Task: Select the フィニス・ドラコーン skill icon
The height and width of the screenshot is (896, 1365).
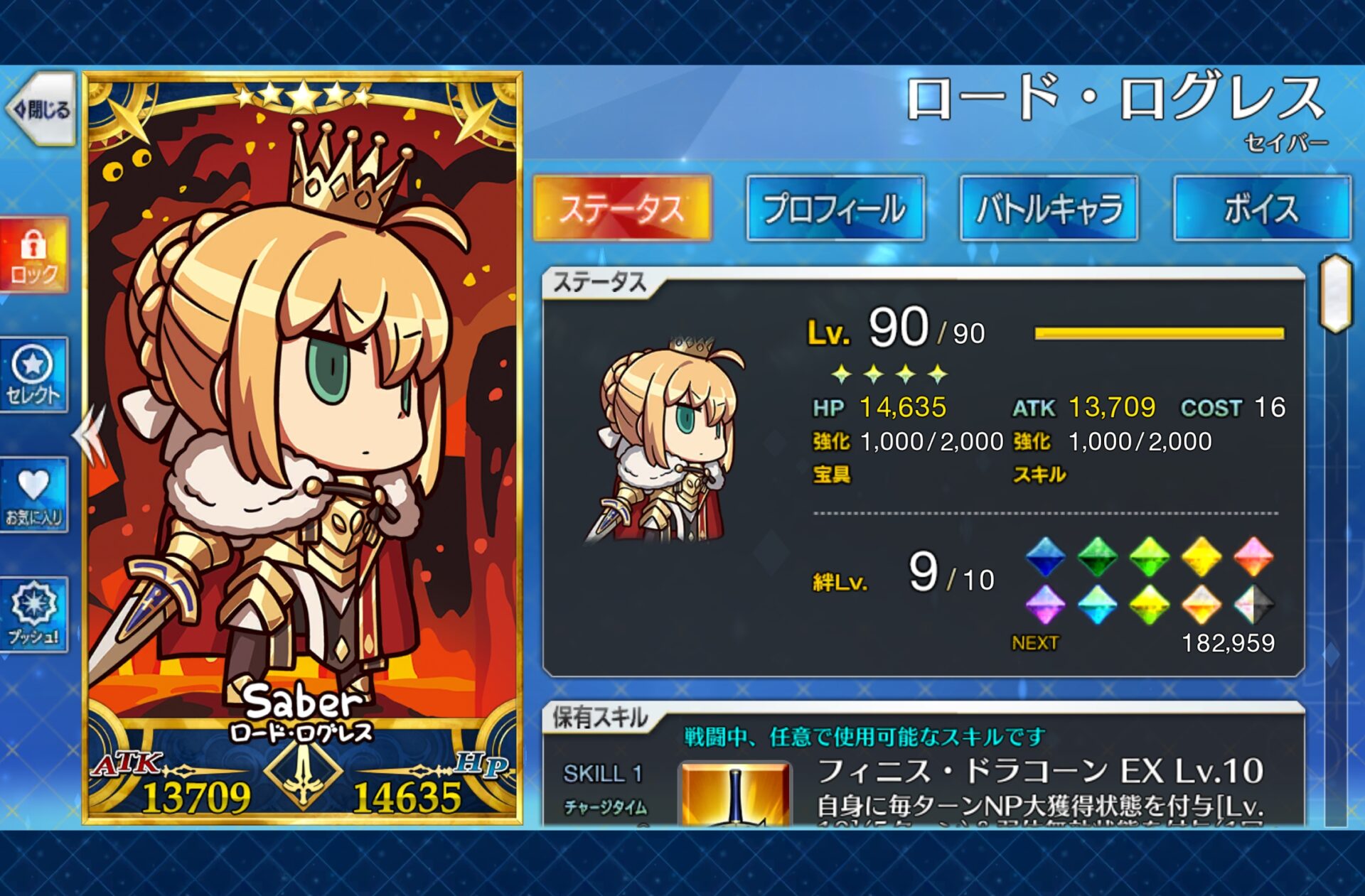Action: pos(735,794)
